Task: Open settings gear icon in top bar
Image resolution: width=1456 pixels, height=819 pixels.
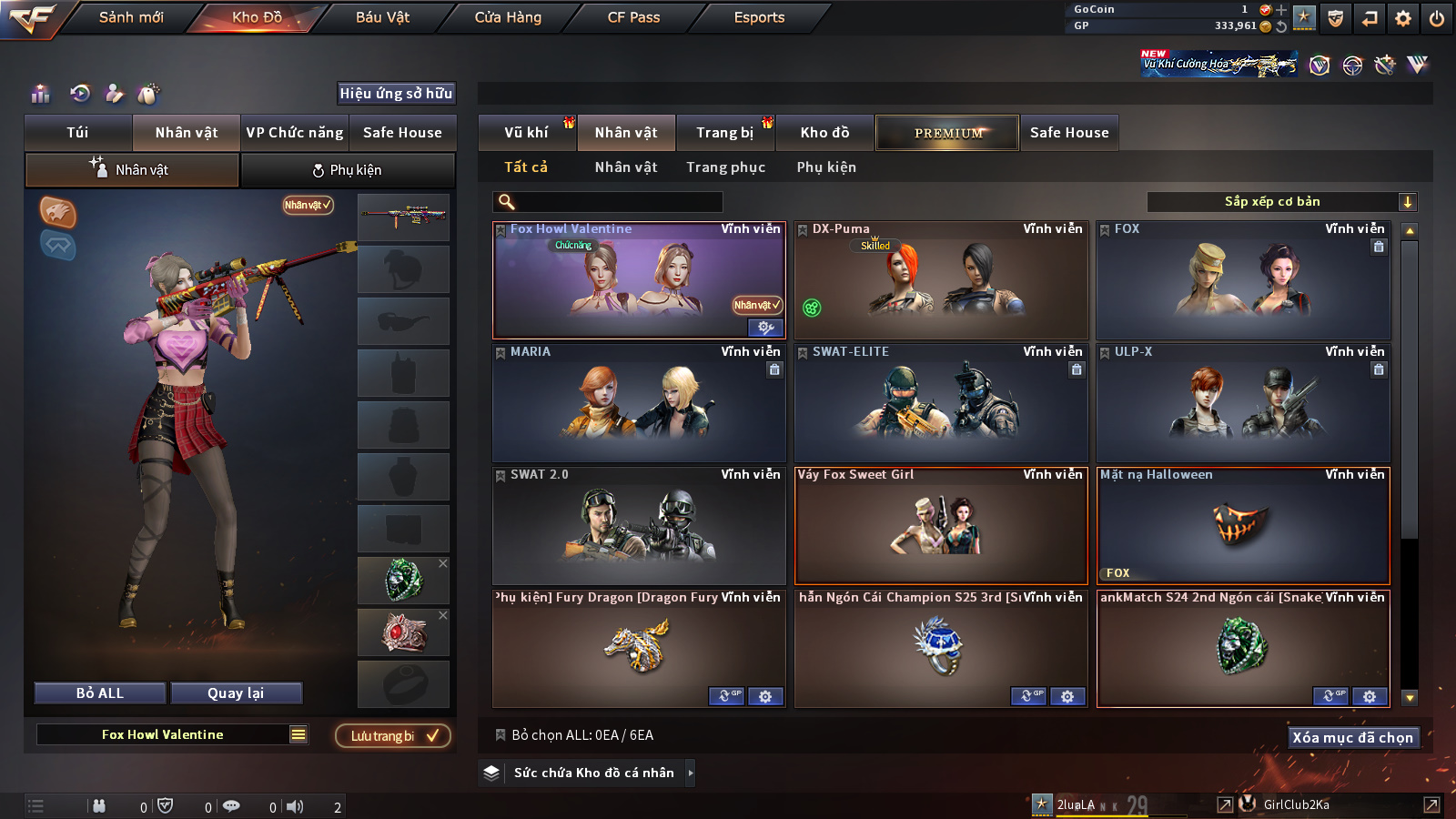Action: click(x=1403, y=18)
